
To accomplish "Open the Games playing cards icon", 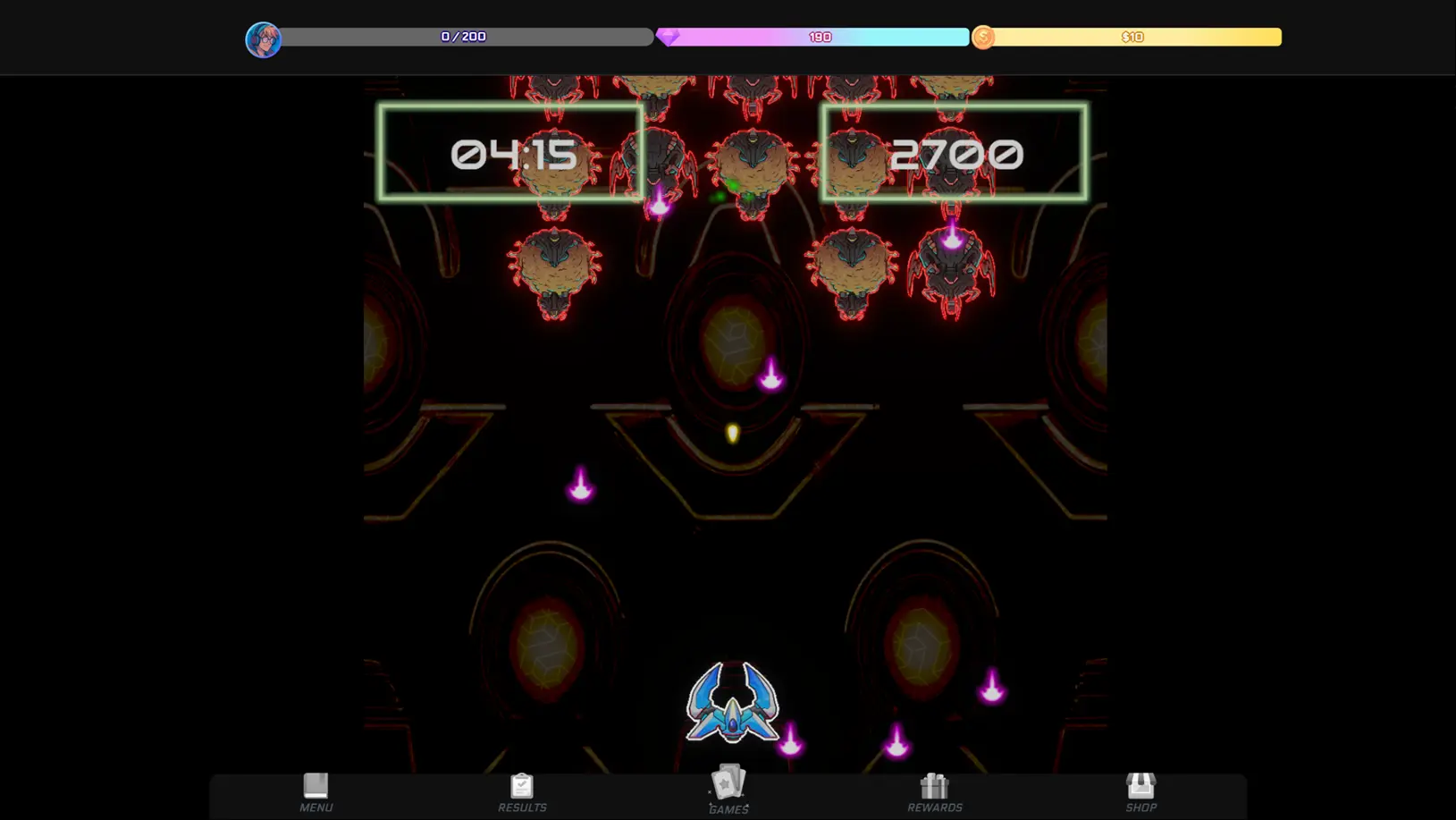I will click(x=728, y=782).
